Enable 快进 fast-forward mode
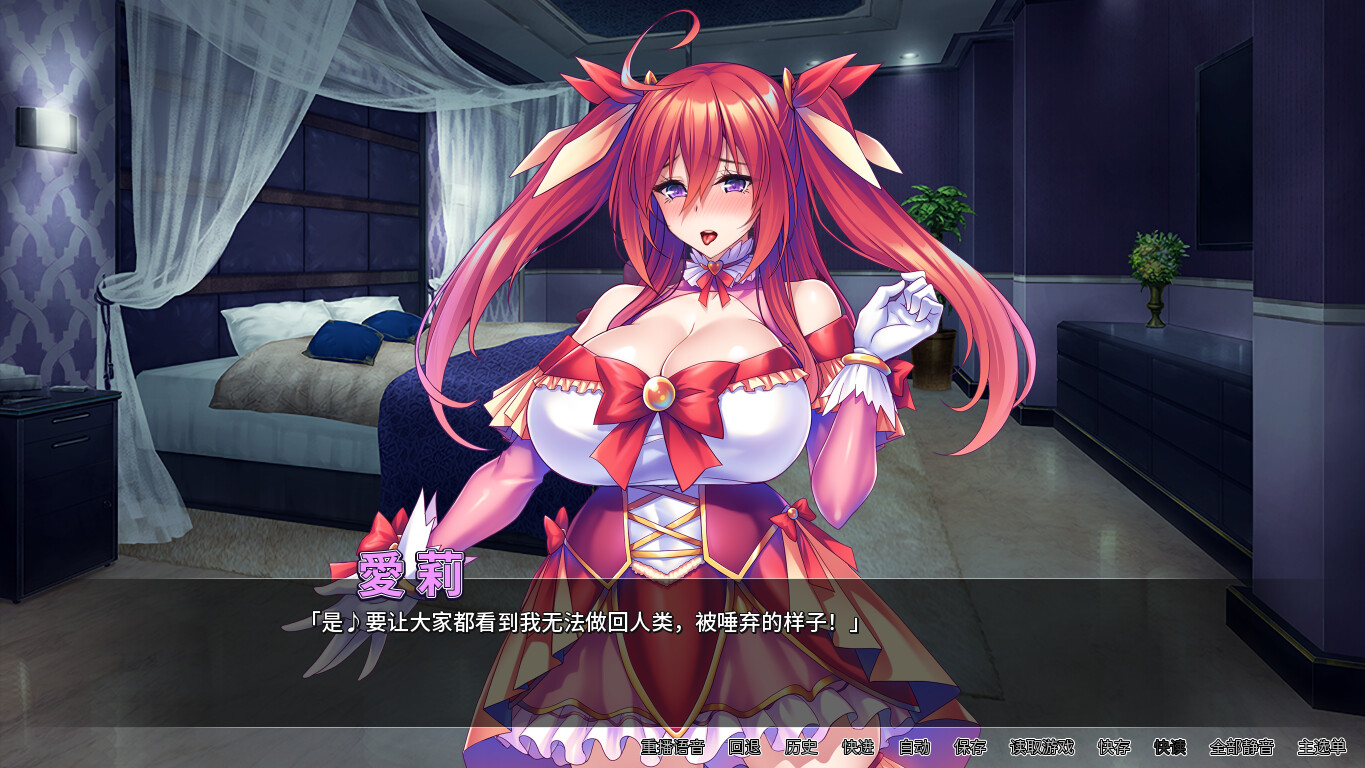The width and height of the screenshot is (1365, 768). [860, 746]
